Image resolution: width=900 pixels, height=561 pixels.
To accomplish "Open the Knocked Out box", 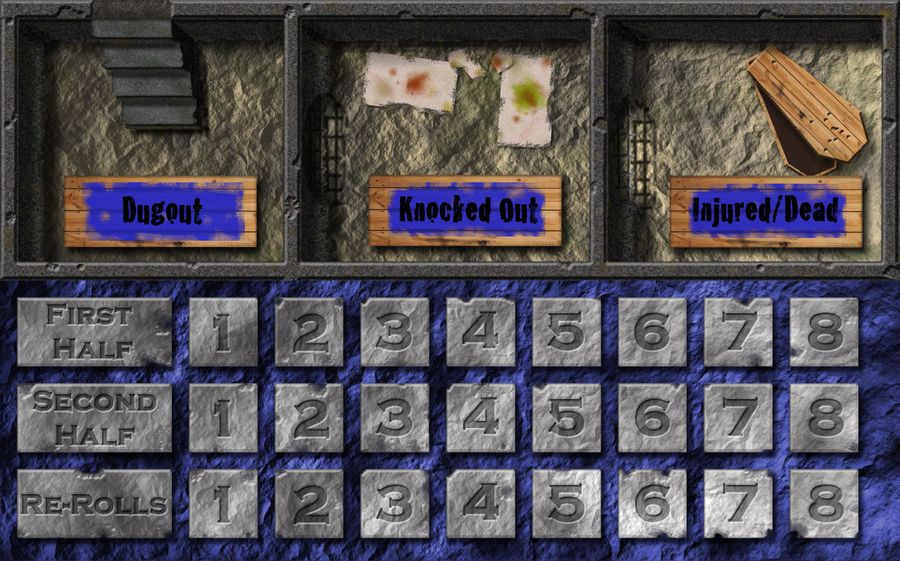I will point(465,211).
